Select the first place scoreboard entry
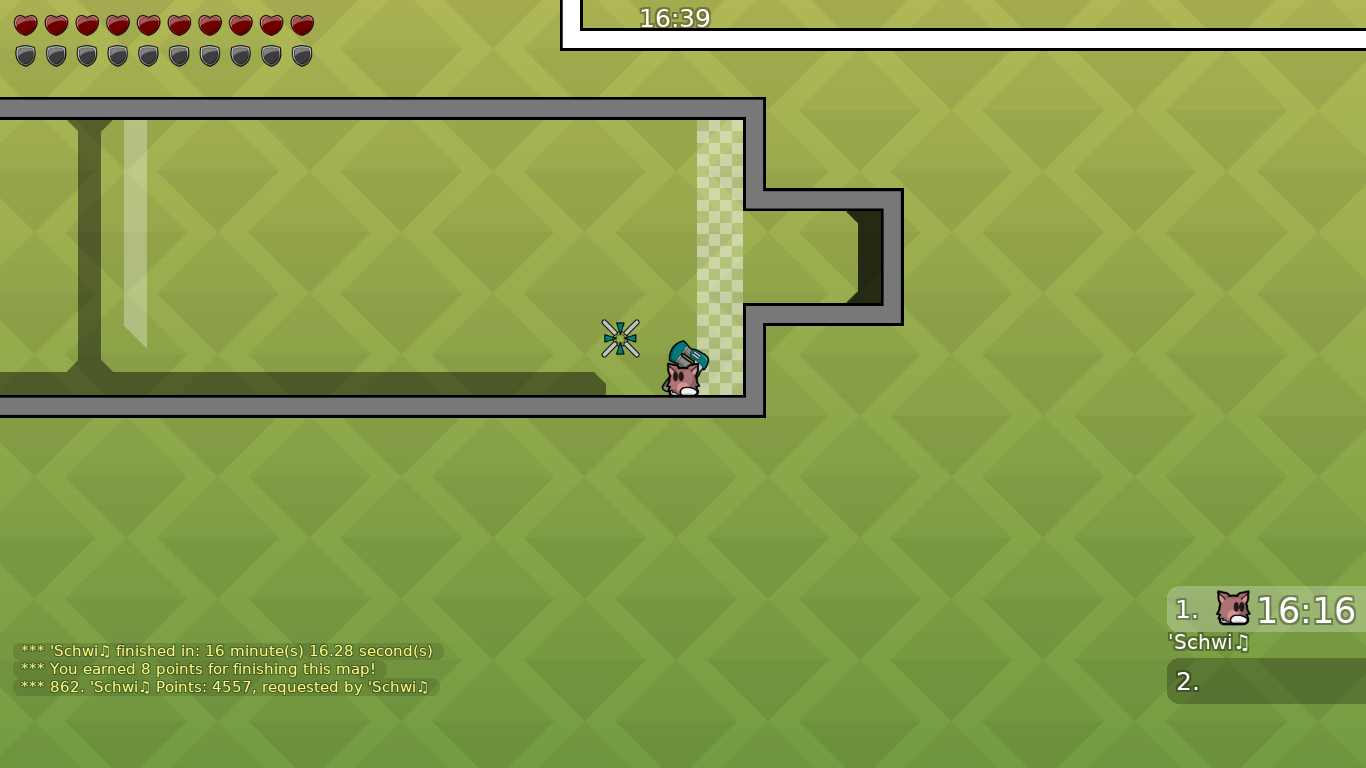The width and height of the screenshot is (1366, 768). pos(1265,611)
